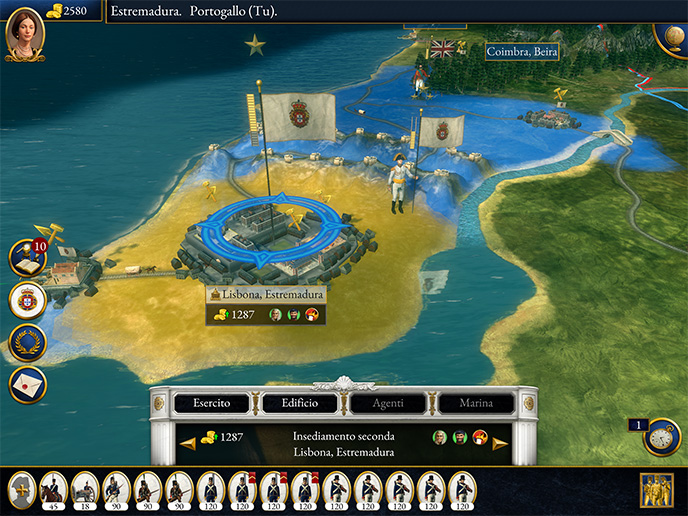Screen dimensions: 688x516
Task: Open the Esercito tab
Action: (212, 403)
